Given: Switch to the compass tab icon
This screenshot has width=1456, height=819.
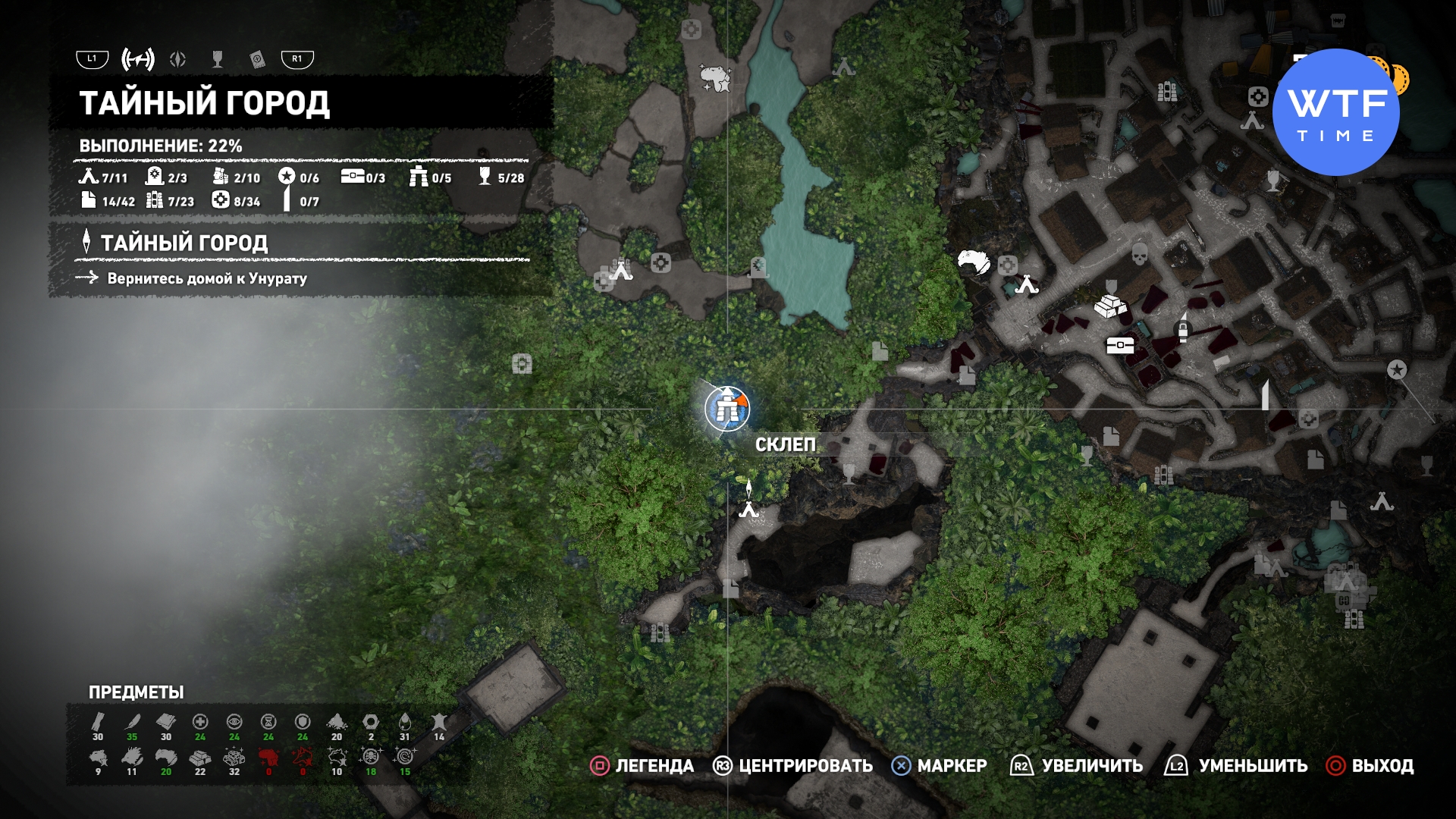Looking at the screenshot, I should click(x=178, y=59).
